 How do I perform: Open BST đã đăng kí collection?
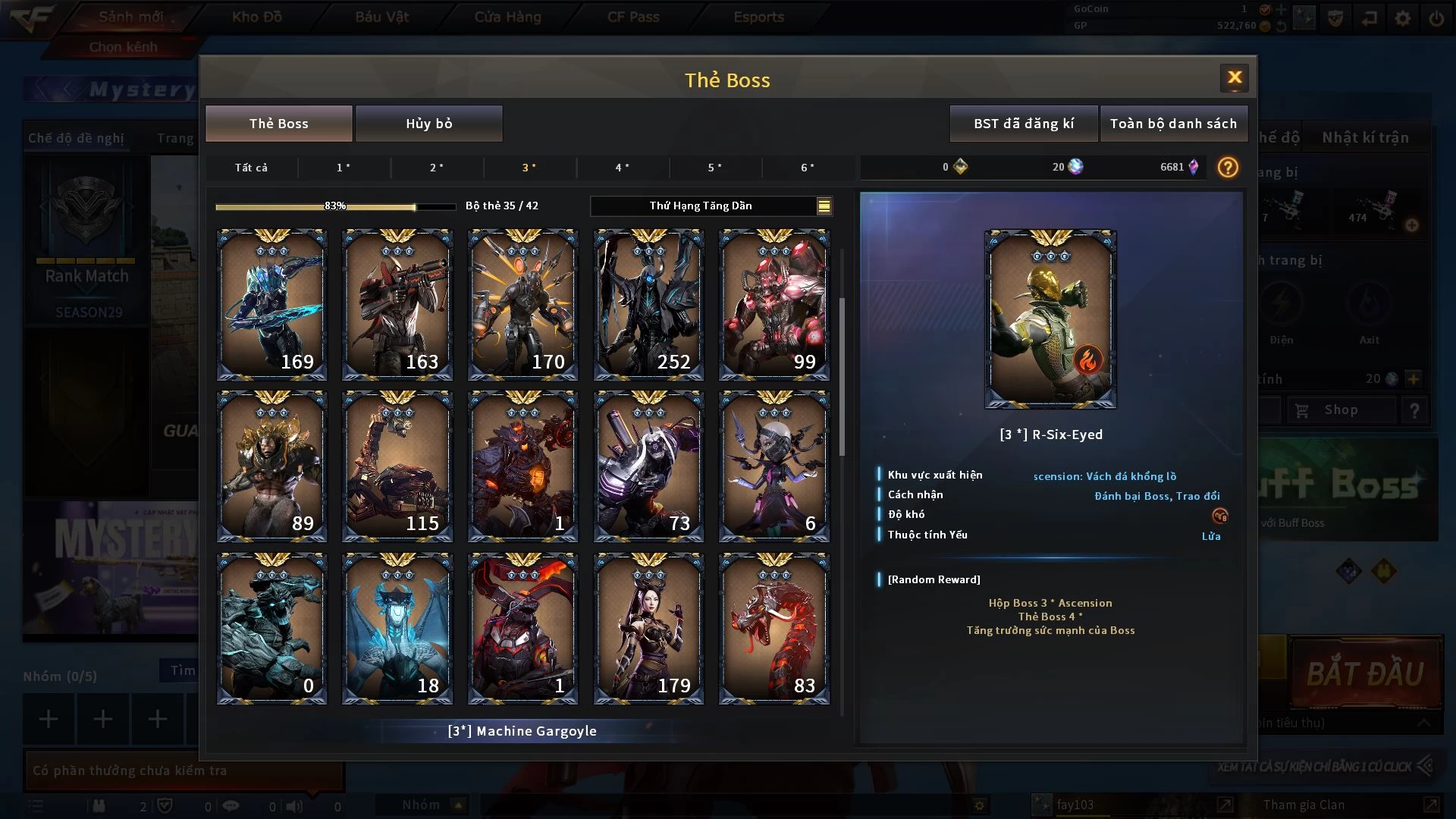(1023, 124)
